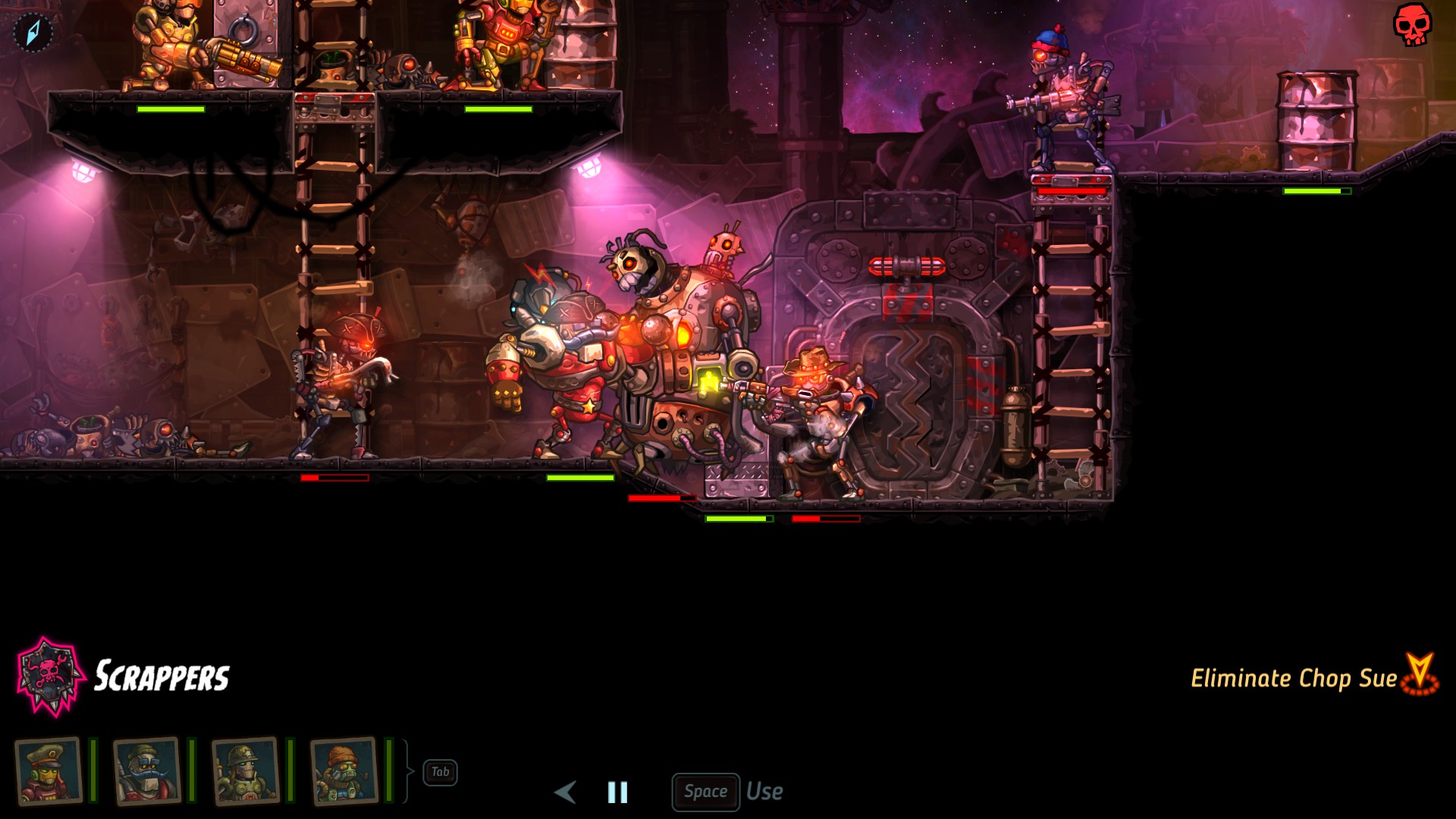Open the red skull icon
This screenshot has width=1456, height=819.
tap(1411, 25)
